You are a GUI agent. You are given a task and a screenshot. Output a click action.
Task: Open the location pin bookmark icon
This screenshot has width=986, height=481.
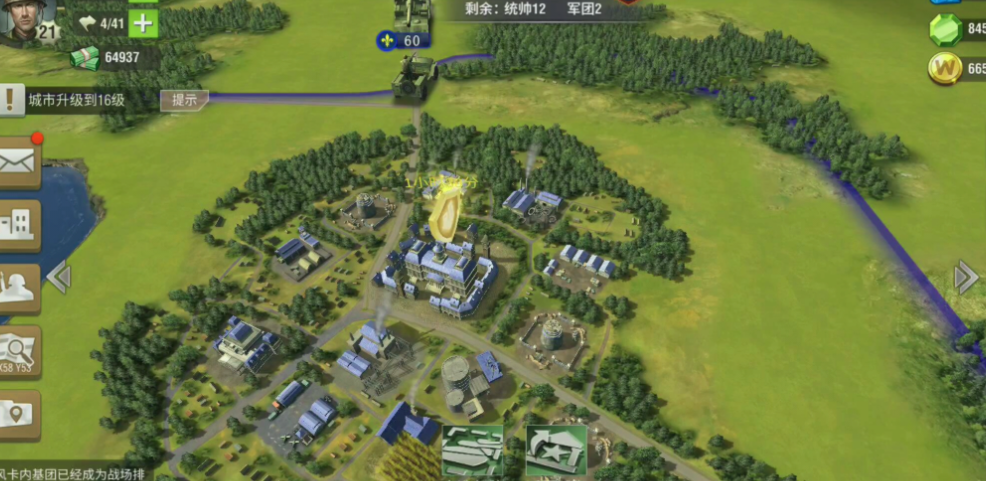[x=18, y=415]
